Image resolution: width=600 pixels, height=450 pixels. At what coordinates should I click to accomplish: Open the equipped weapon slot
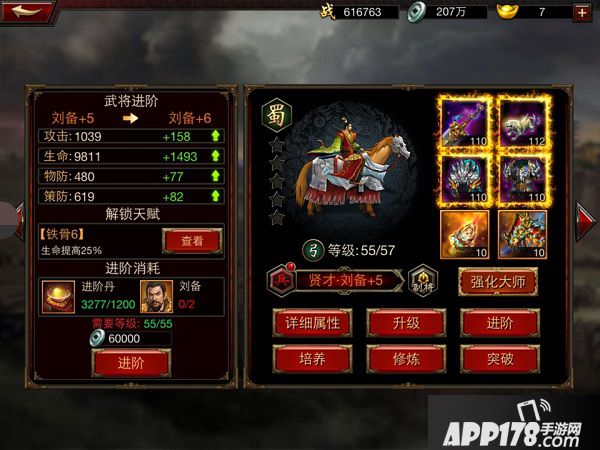[x=463, y=121]
